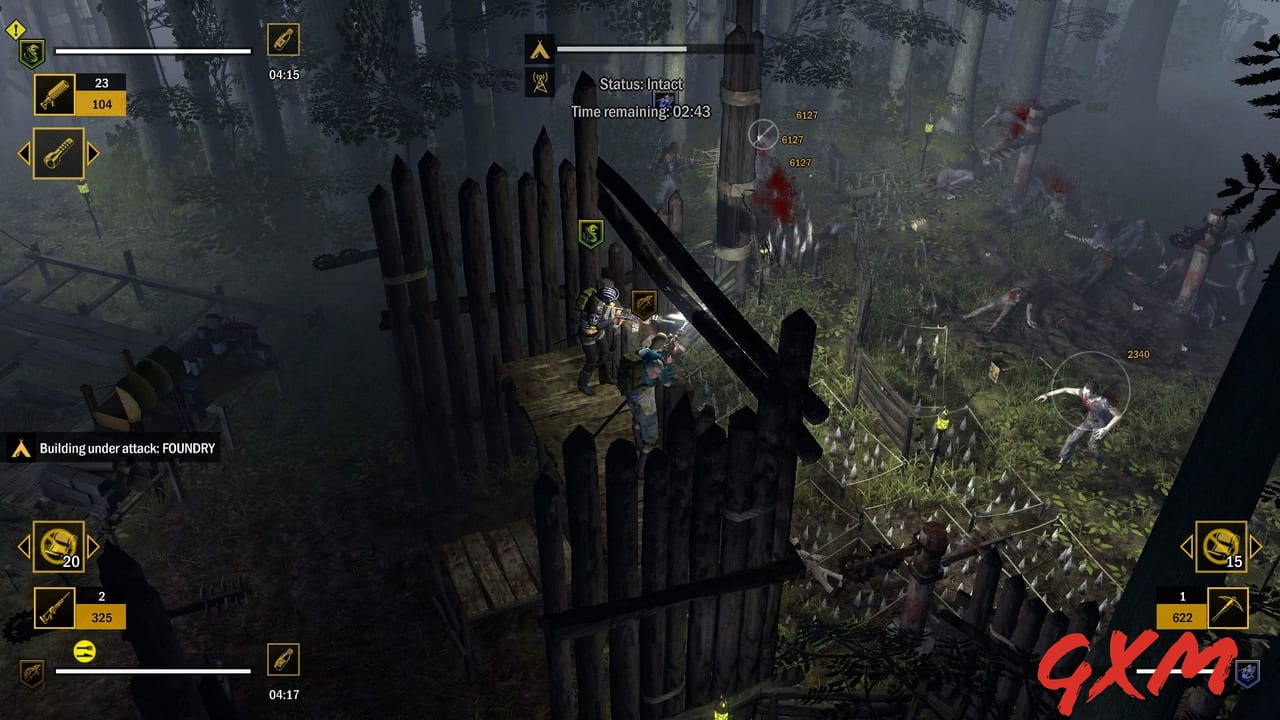Click the Building under attack: FOUNDRY alert
This screenshot has height=720, width=1280.
tap(125, 449)
